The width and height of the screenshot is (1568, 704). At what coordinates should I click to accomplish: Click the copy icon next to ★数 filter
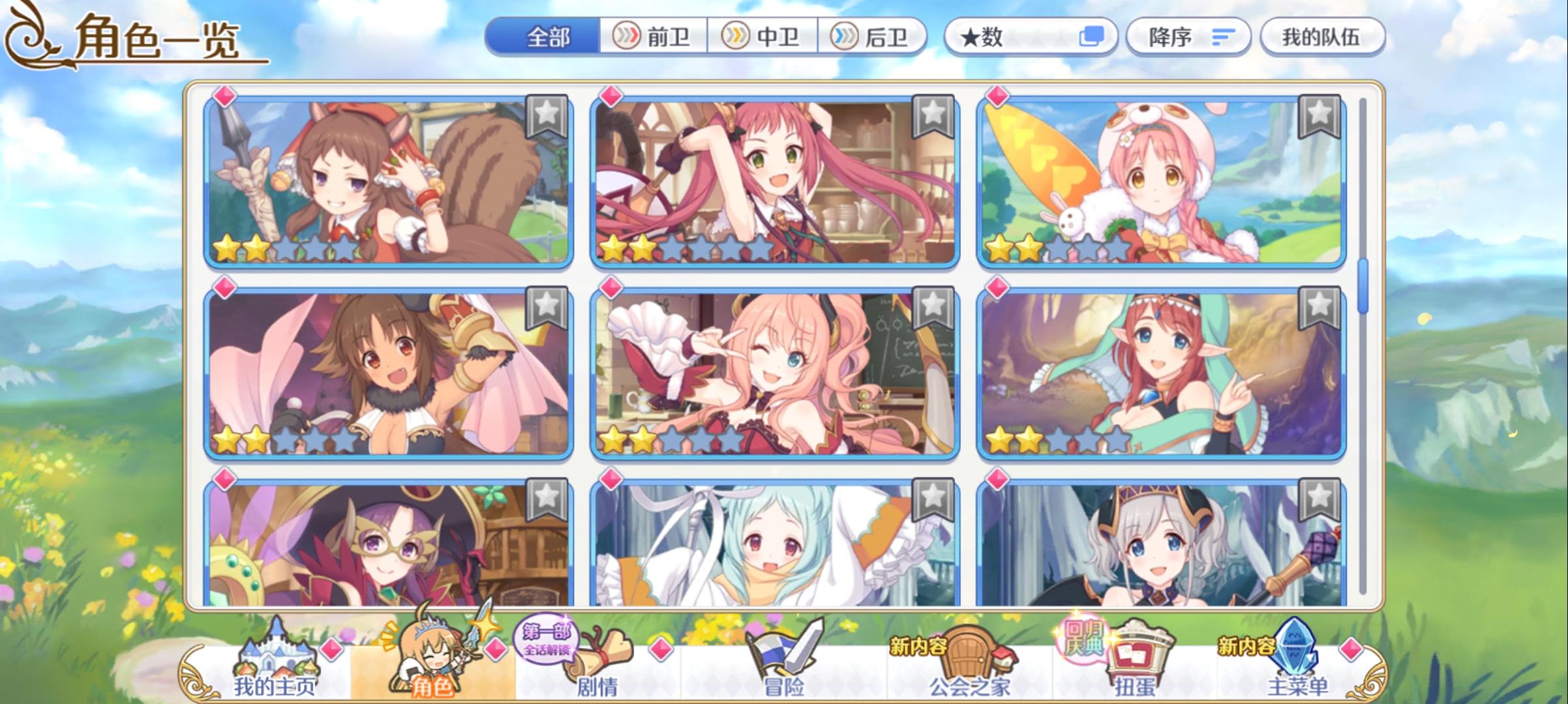click(x=1094, y=37)
